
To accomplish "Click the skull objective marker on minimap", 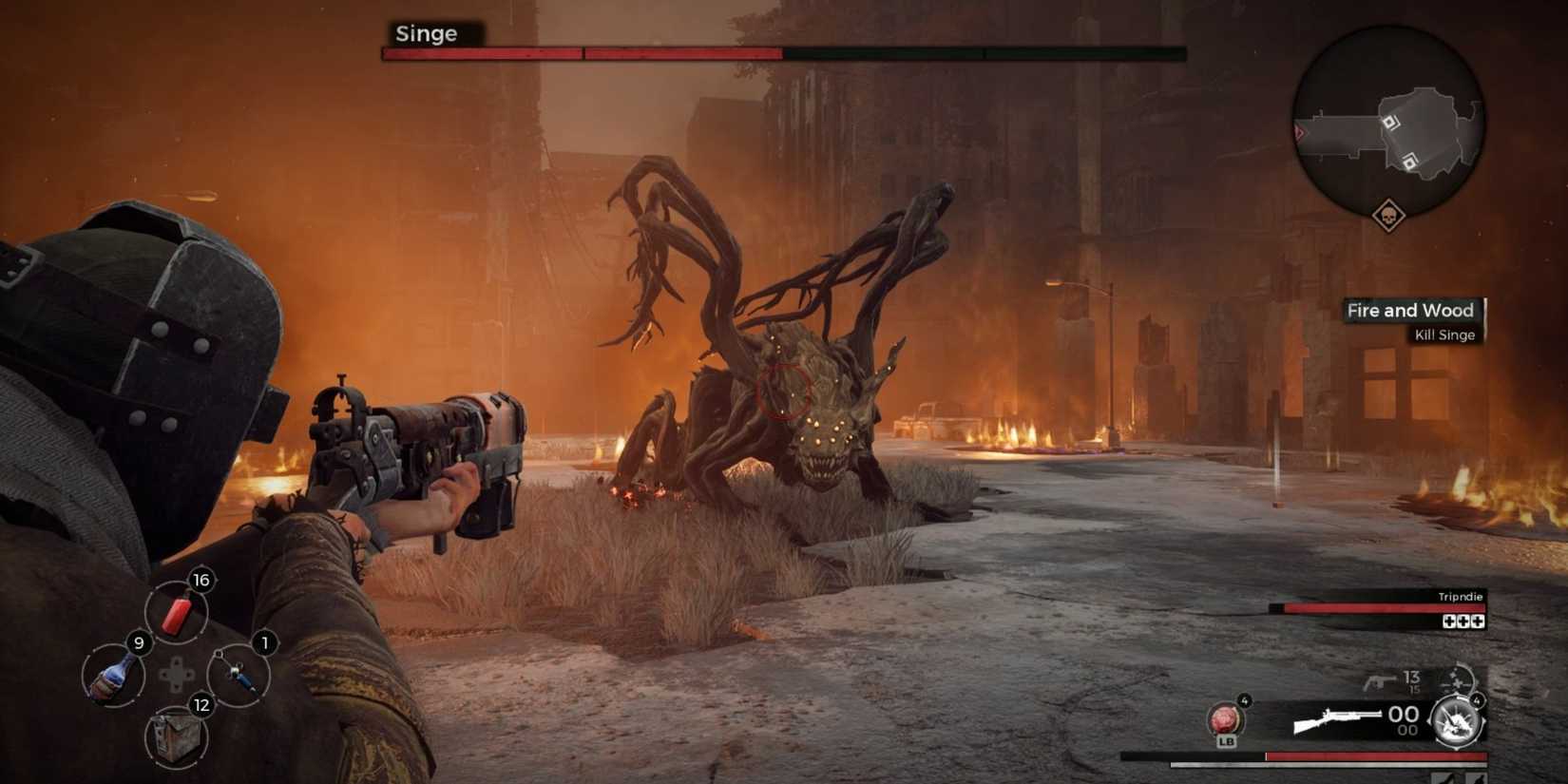I will [1390, 215].
